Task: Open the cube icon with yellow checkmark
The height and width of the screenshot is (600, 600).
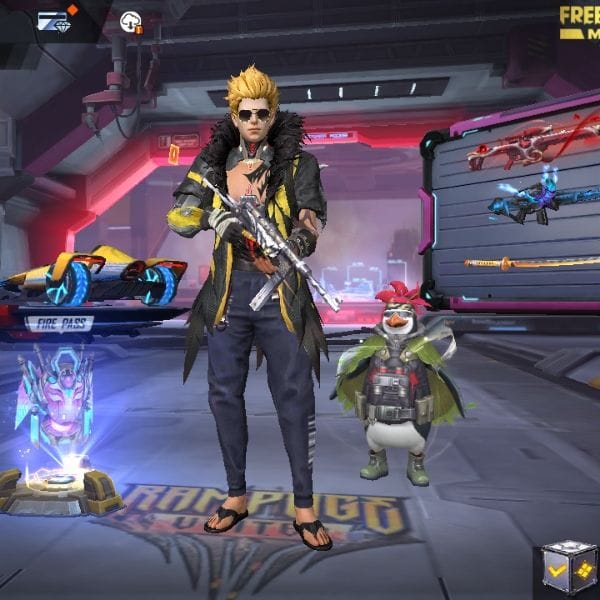Action: (570, 570)
